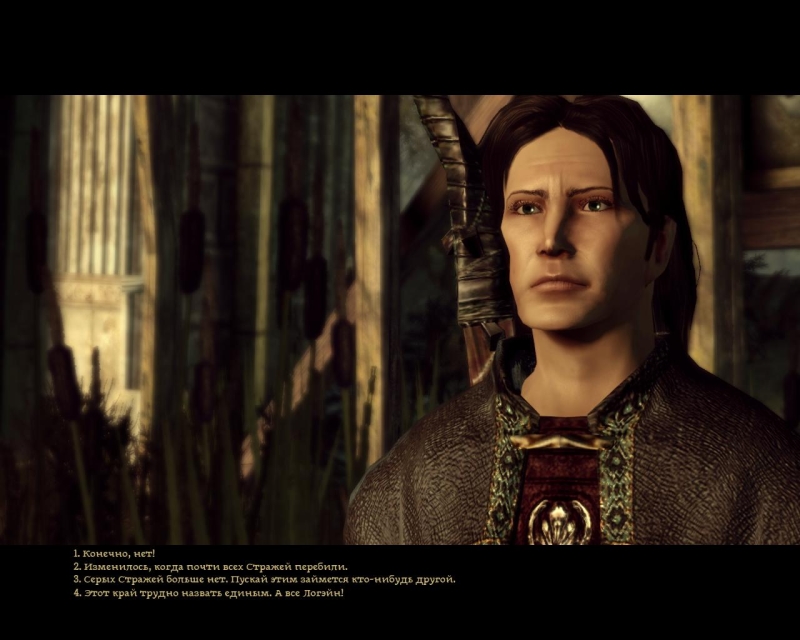This screenshot has width=800, height=640.
Task: Select reply "Изменилось, когда почти всех Стражей перебили"
Action: tap(214, 566)
